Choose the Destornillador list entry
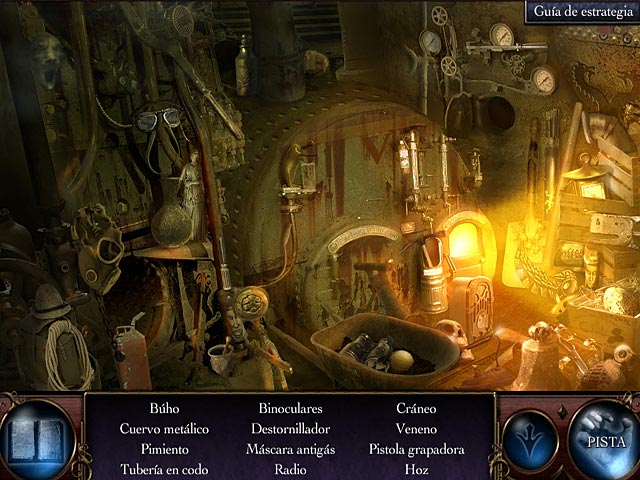Screen dimensions: 640x480 click(290, 429)
